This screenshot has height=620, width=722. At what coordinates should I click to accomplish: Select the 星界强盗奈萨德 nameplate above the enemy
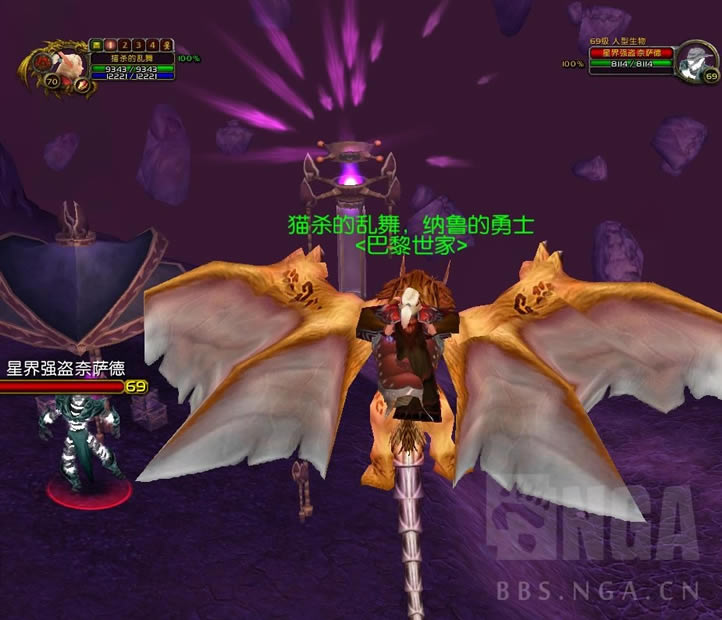(66, 369)
